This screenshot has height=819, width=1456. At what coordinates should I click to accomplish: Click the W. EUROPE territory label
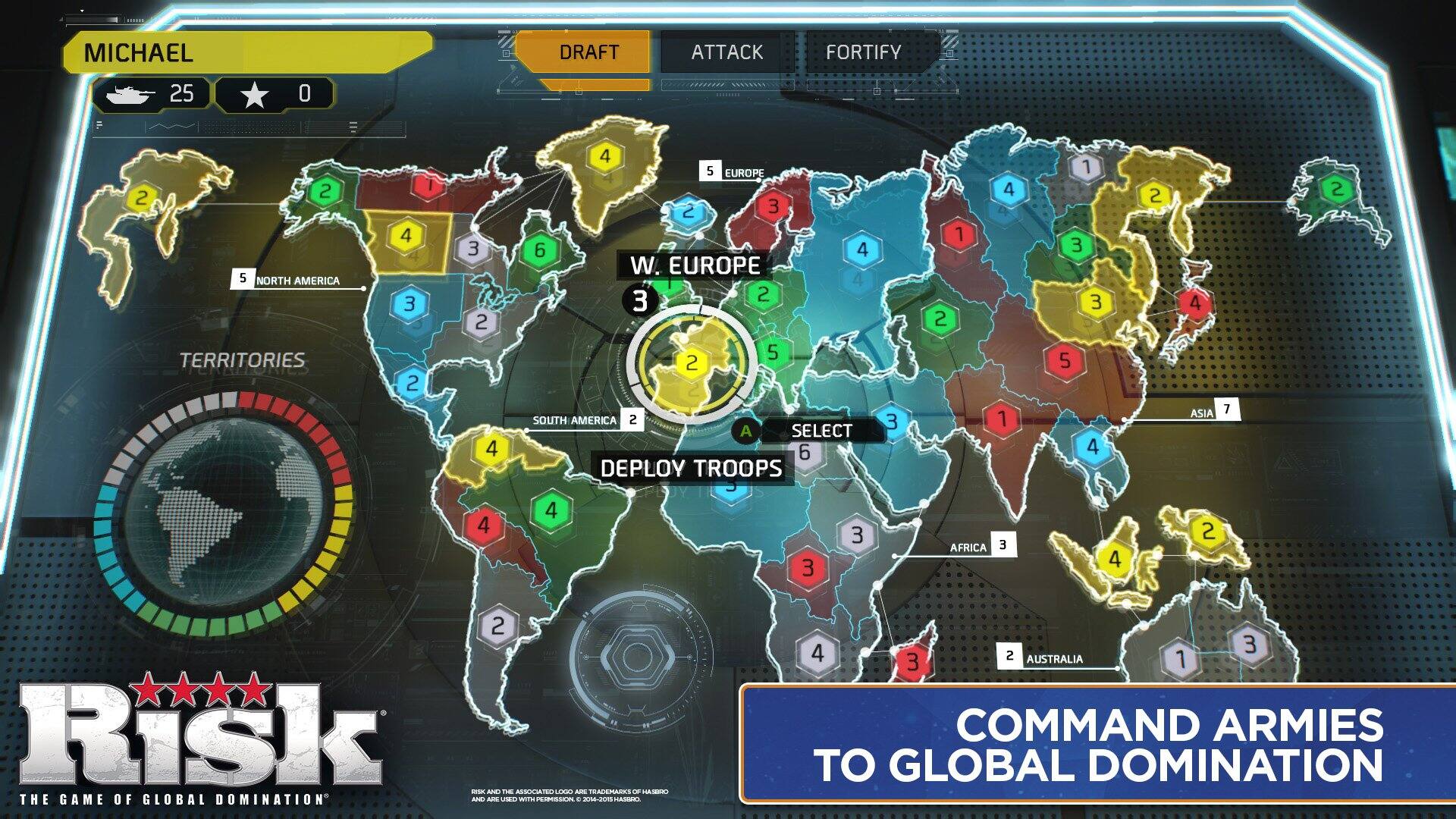coord(695,265)
